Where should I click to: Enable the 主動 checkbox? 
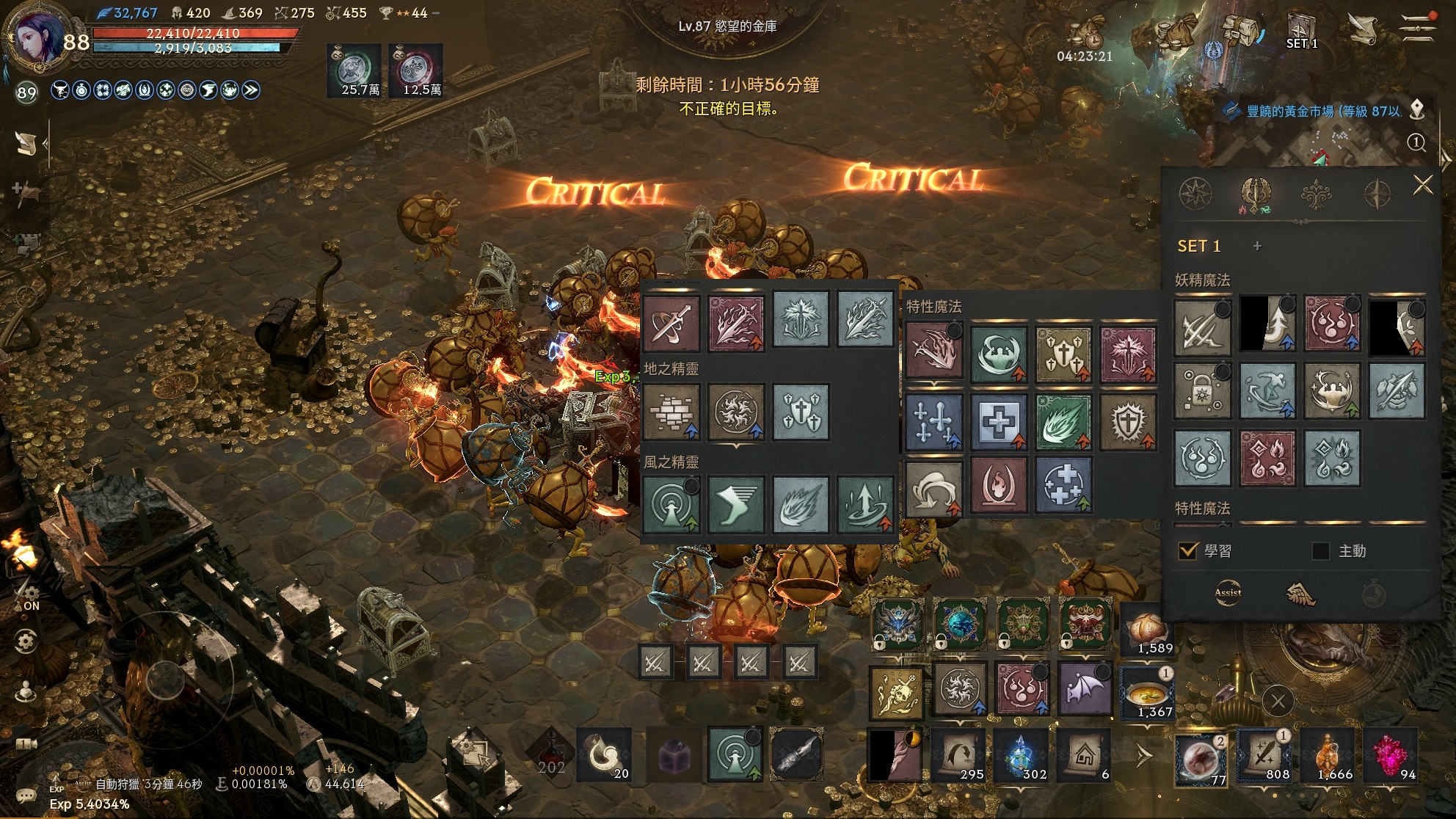coord(1320,550)
